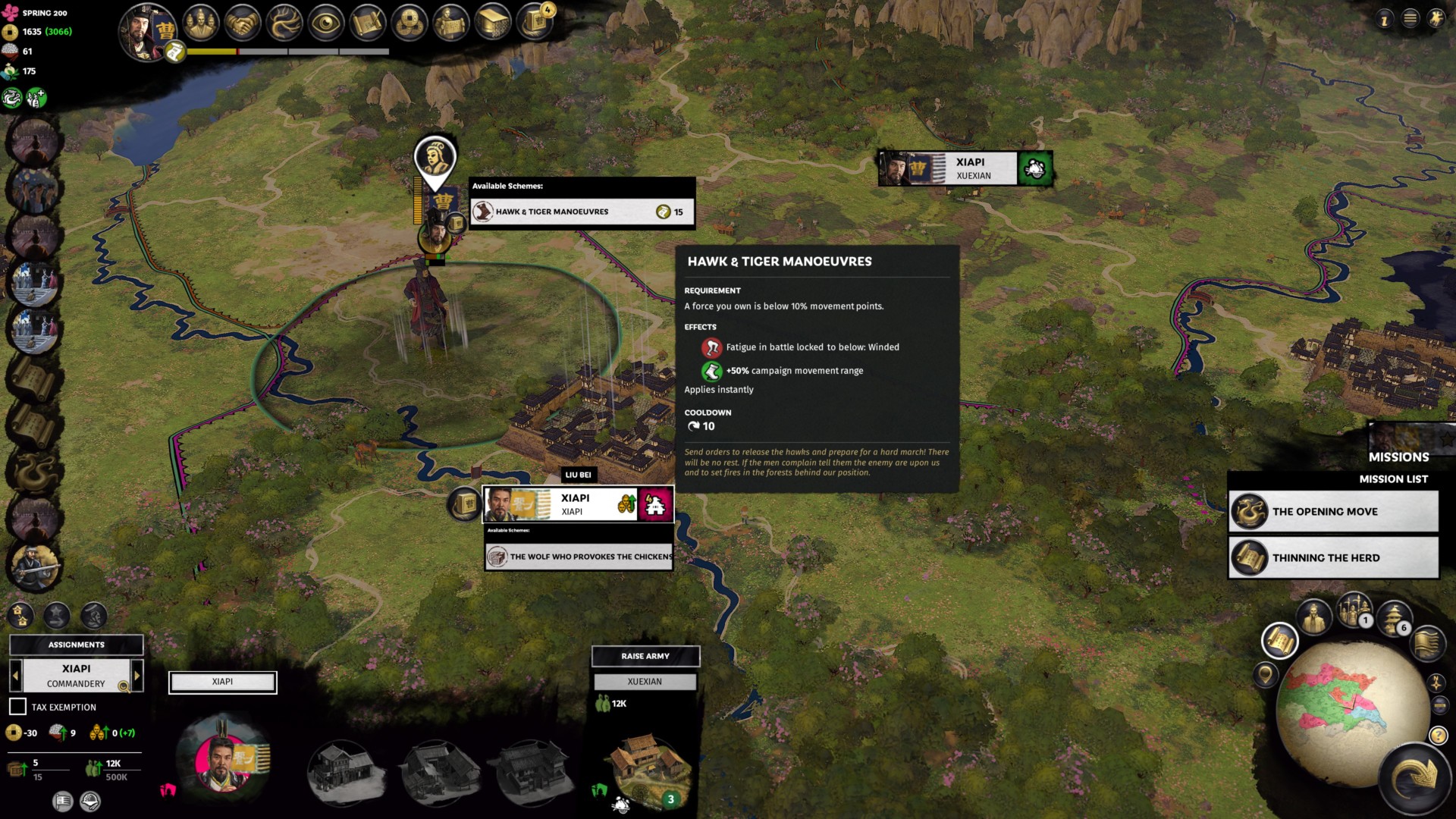The height and width of the screenshot is (819, 1456).
Task: Open the reforms tree icon
Action: click(x=284, y=24)
